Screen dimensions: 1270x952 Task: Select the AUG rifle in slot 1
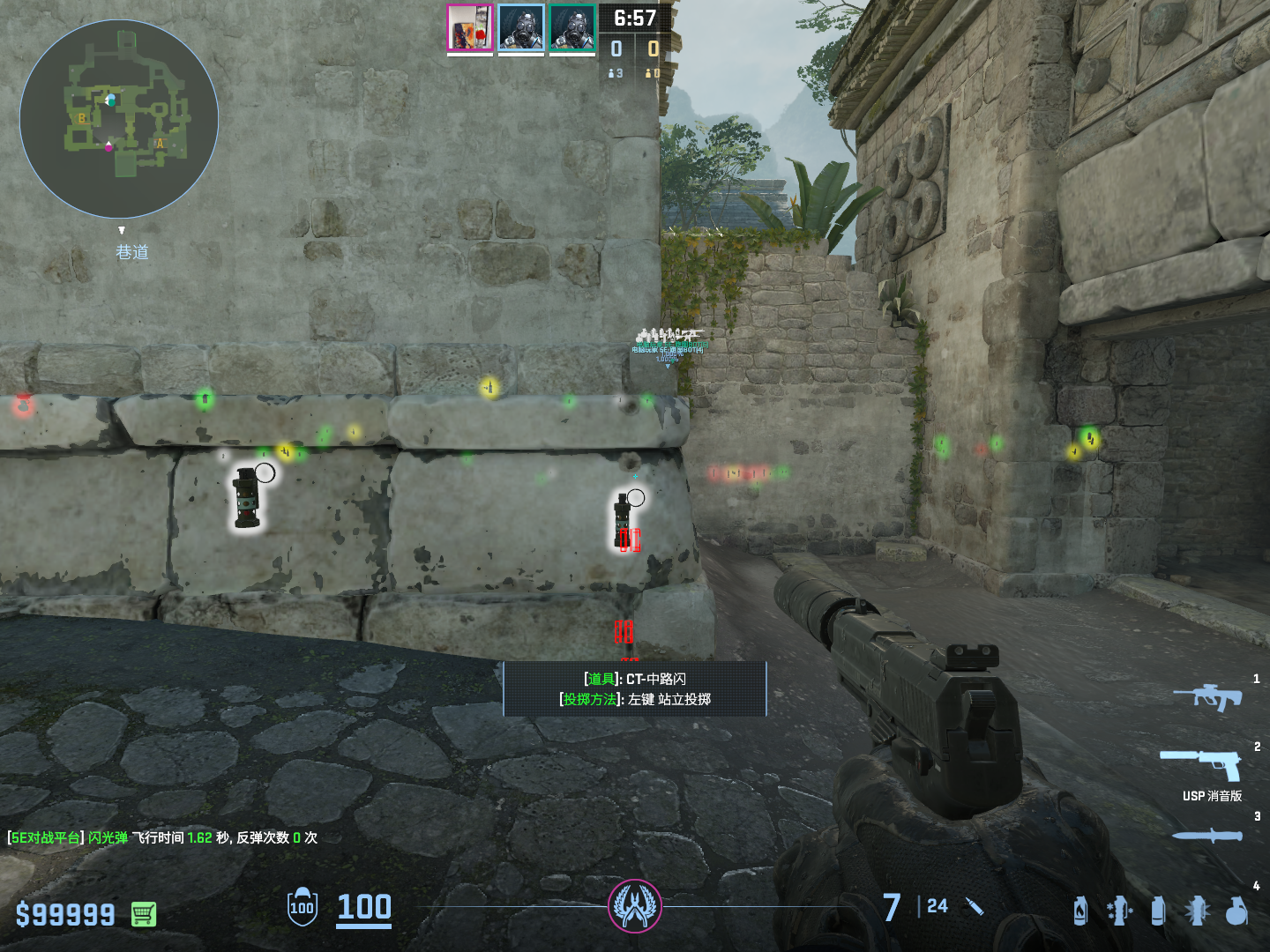[x=1206, y=697]
